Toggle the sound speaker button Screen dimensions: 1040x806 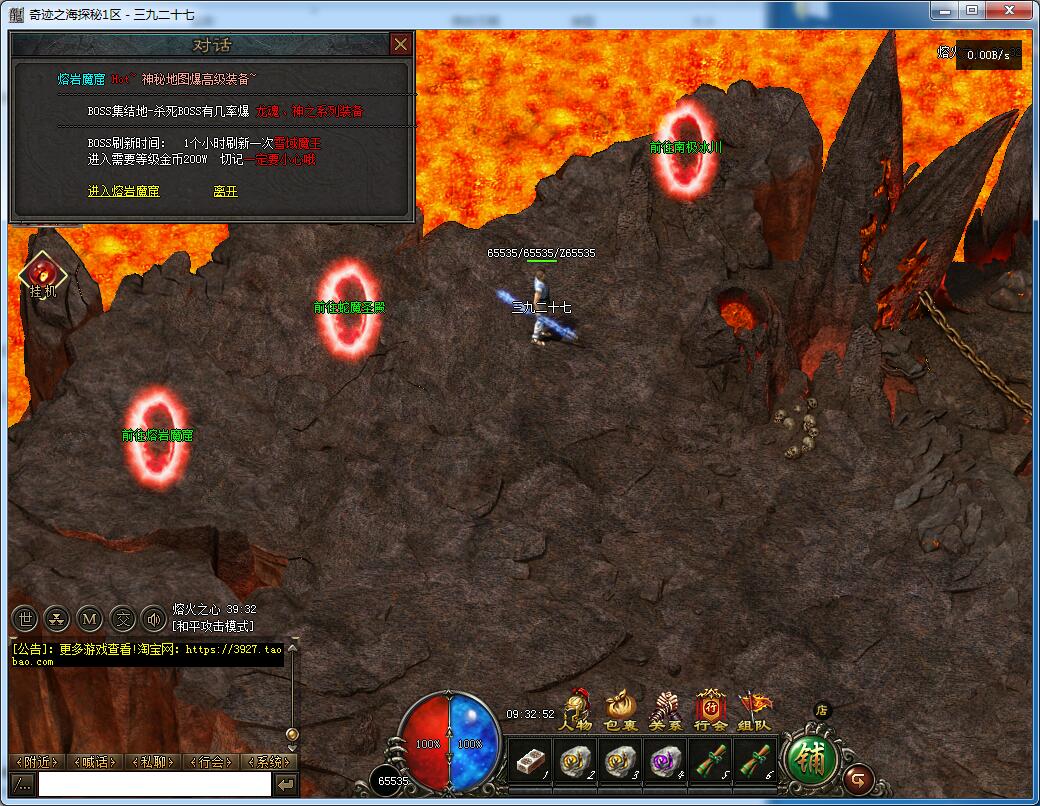click(x=153, y=618)
